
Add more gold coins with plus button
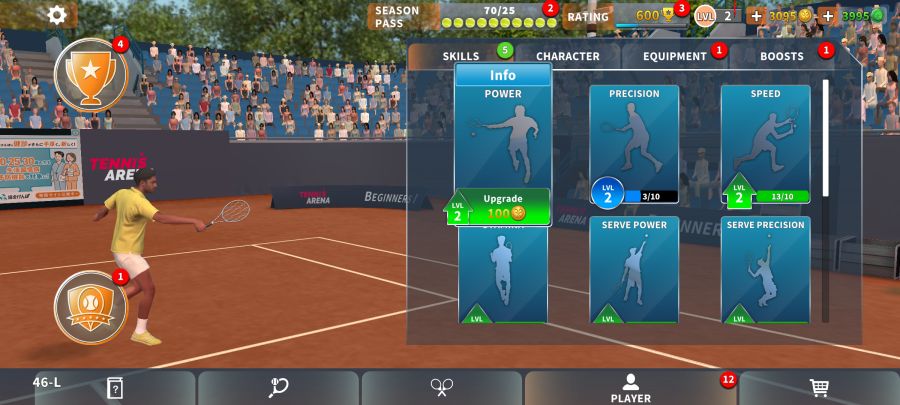click(756, 16)
